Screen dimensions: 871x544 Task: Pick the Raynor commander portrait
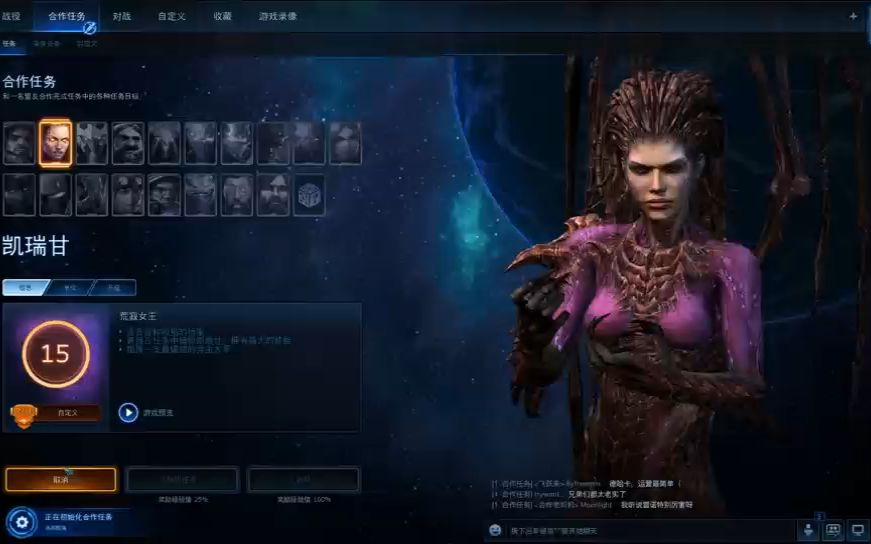19,143
